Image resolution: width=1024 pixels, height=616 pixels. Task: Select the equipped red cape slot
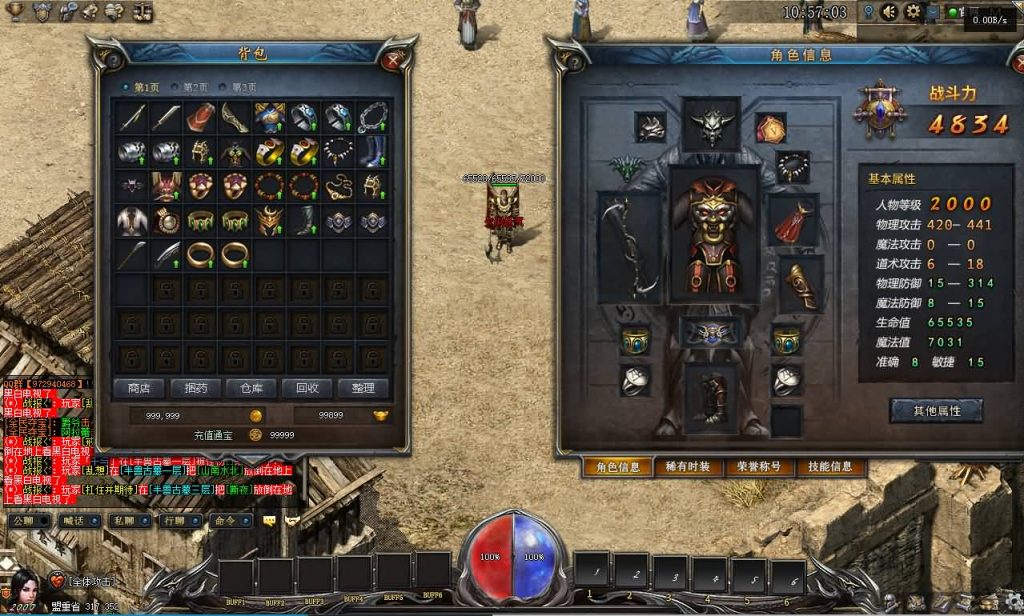pos(793,221)
